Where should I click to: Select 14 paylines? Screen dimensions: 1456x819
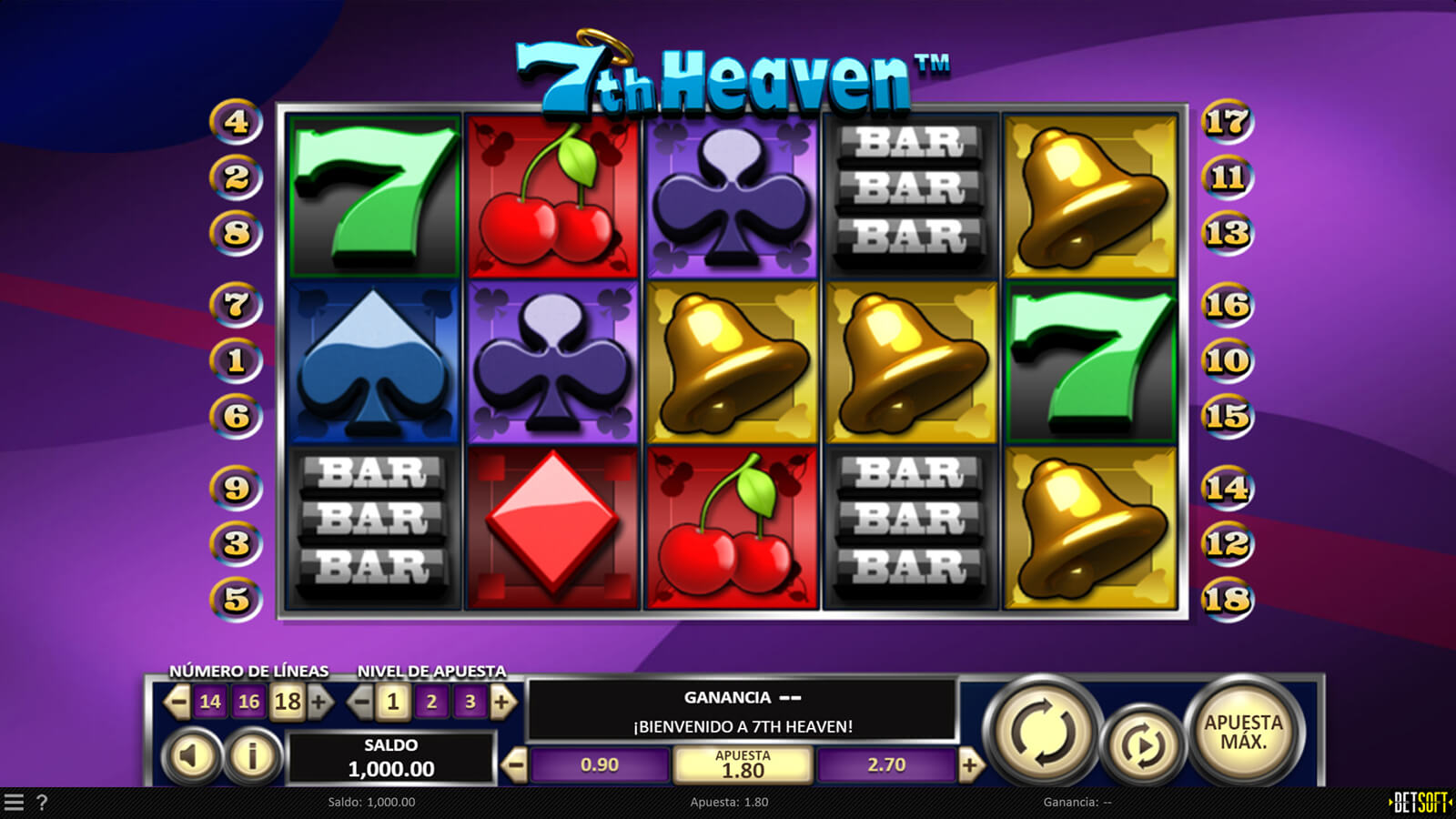(210, 702)
